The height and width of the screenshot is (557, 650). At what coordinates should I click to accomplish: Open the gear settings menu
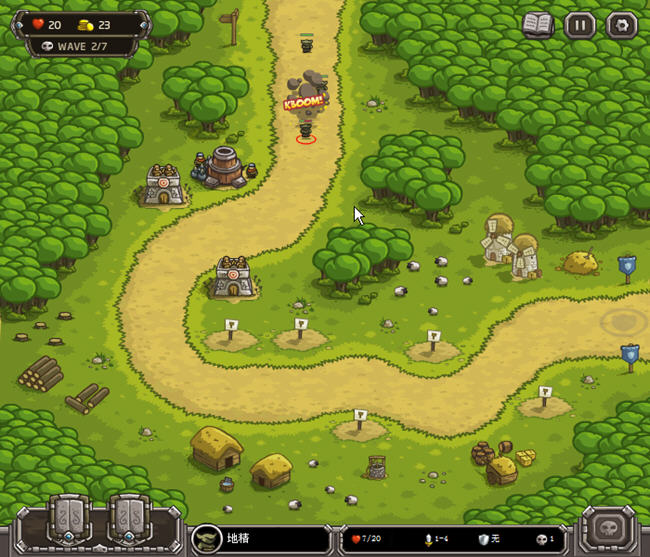pos(621,26)
